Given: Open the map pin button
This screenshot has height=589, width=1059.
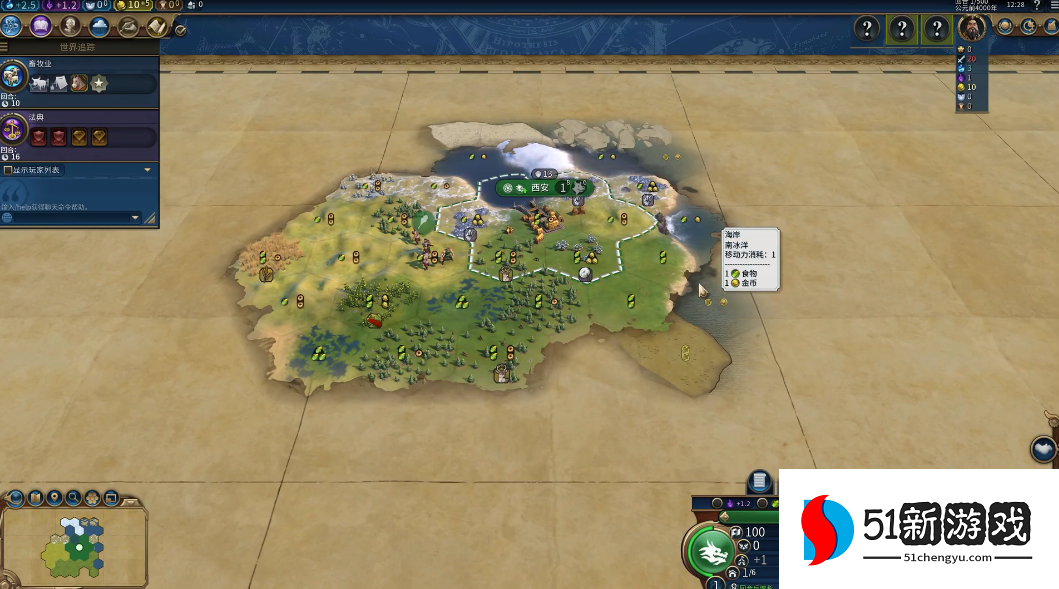Looking at the screenshot, I should tap(52, 497).
